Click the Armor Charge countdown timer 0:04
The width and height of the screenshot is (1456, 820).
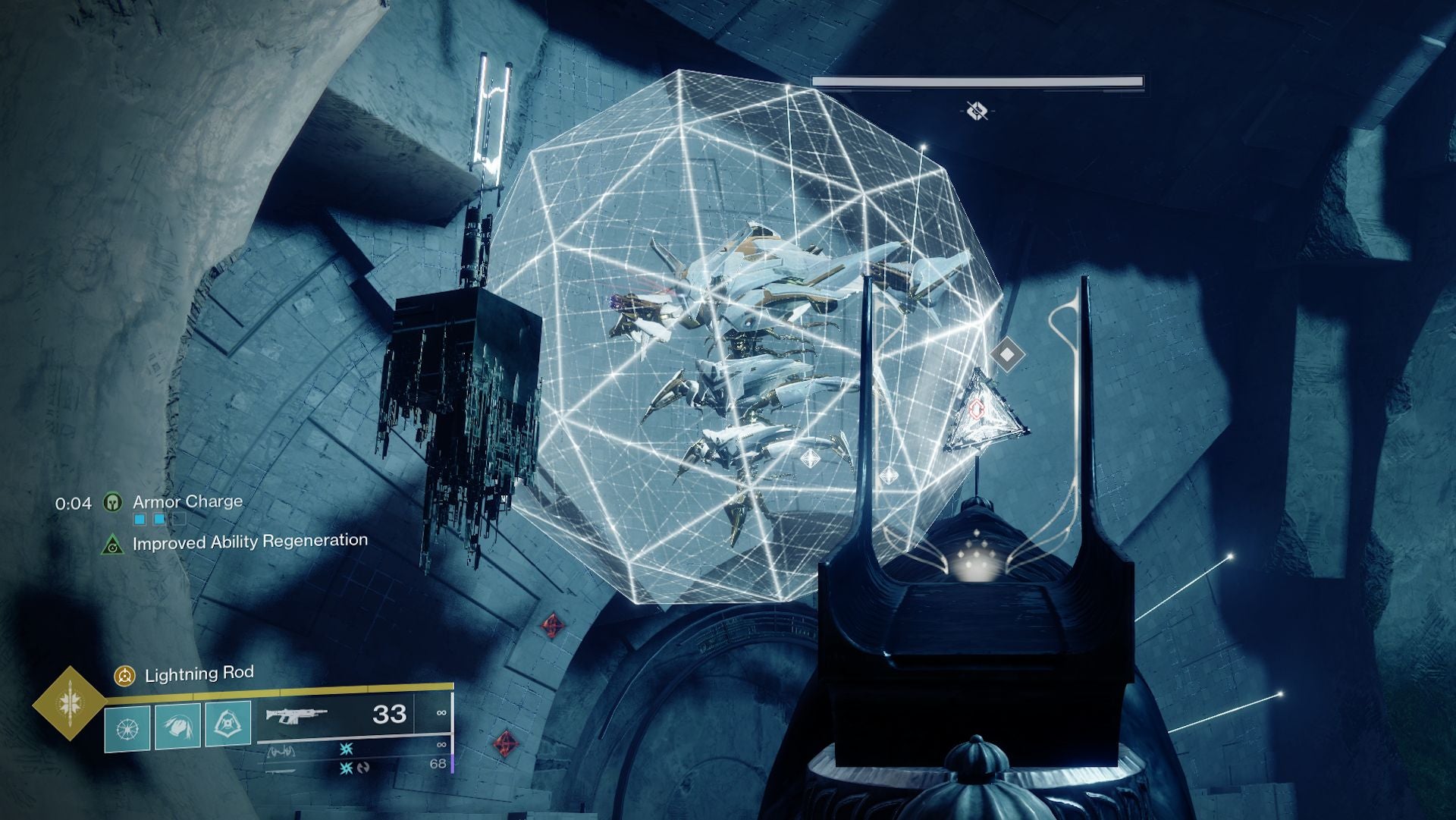(74, 502)
